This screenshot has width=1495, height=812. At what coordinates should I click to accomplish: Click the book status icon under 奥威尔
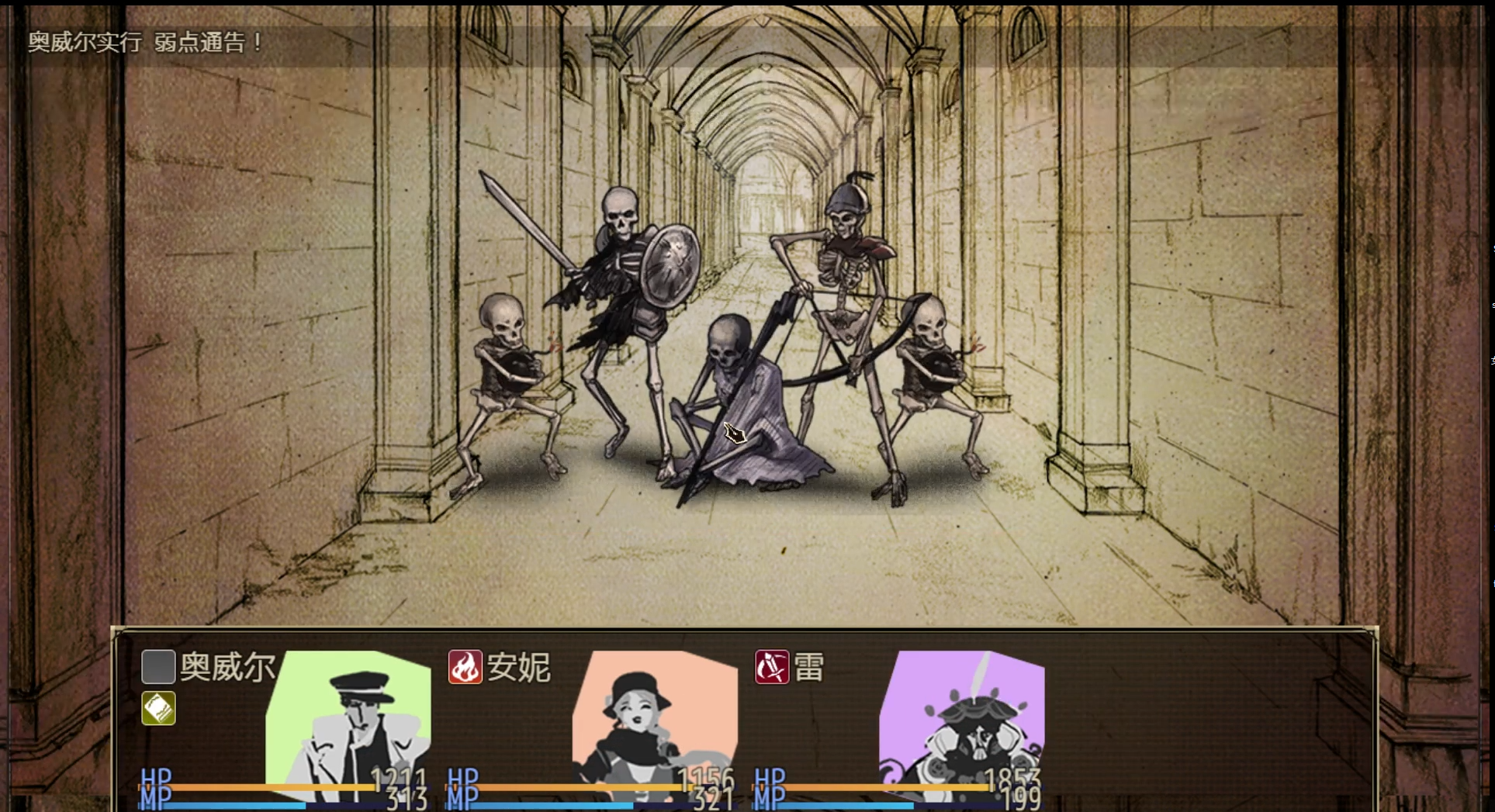click(x=157, y=708)
